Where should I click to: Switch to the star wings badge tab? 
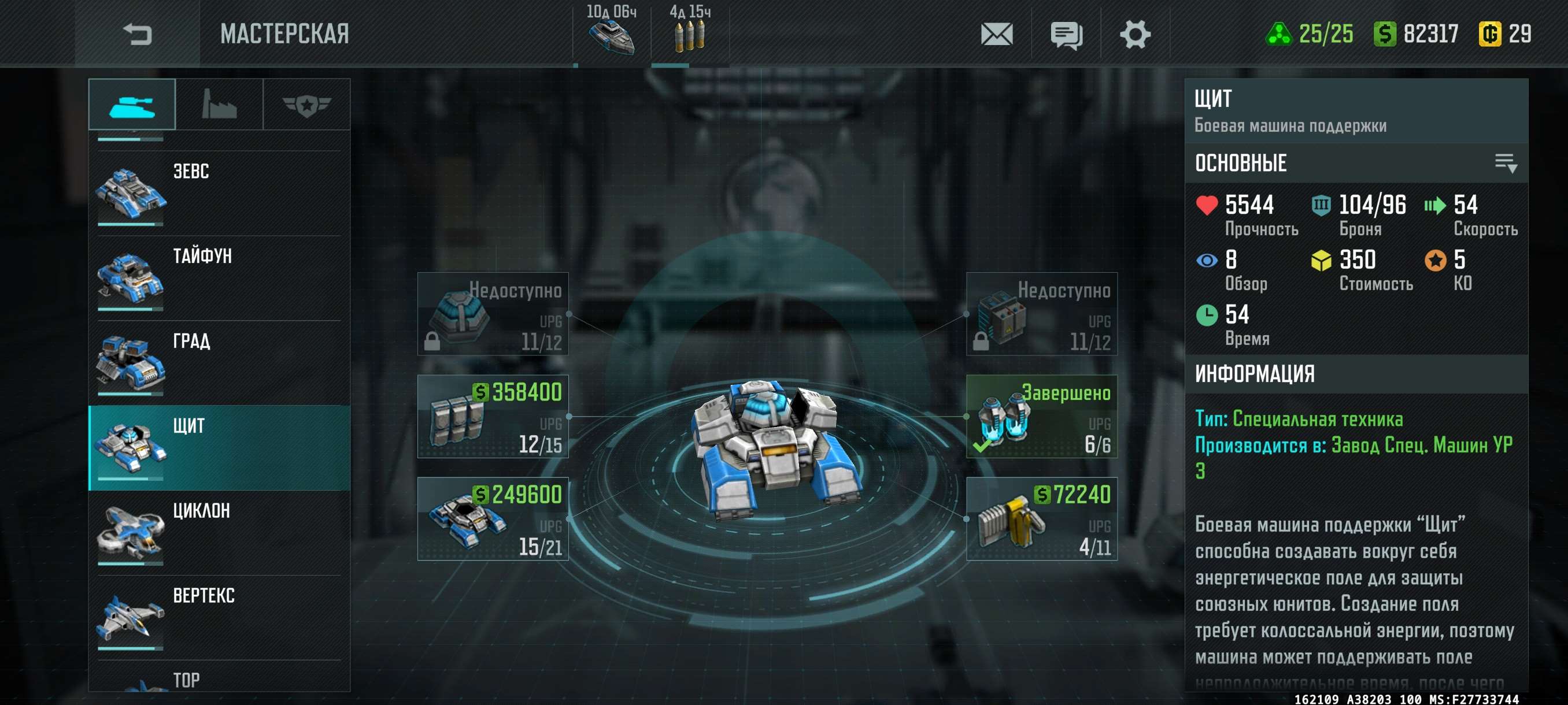click(306, 105)
